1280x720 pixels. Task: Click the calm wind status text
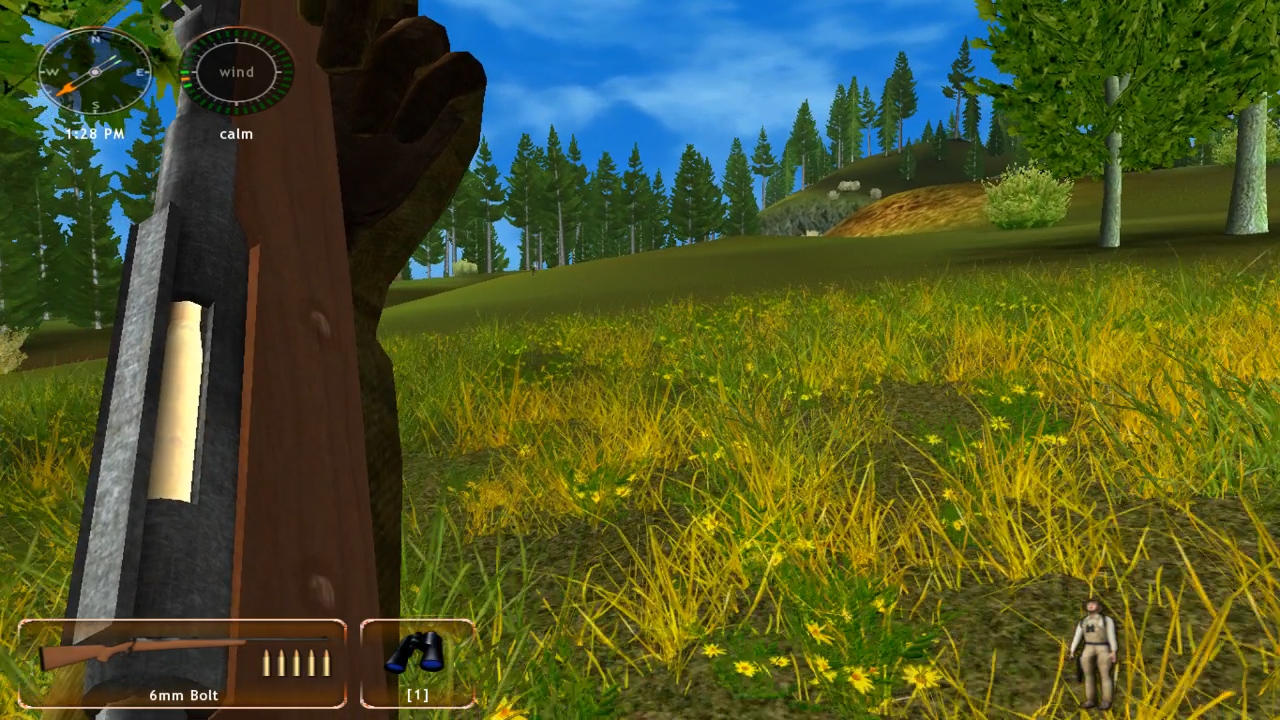coord(236,133)
